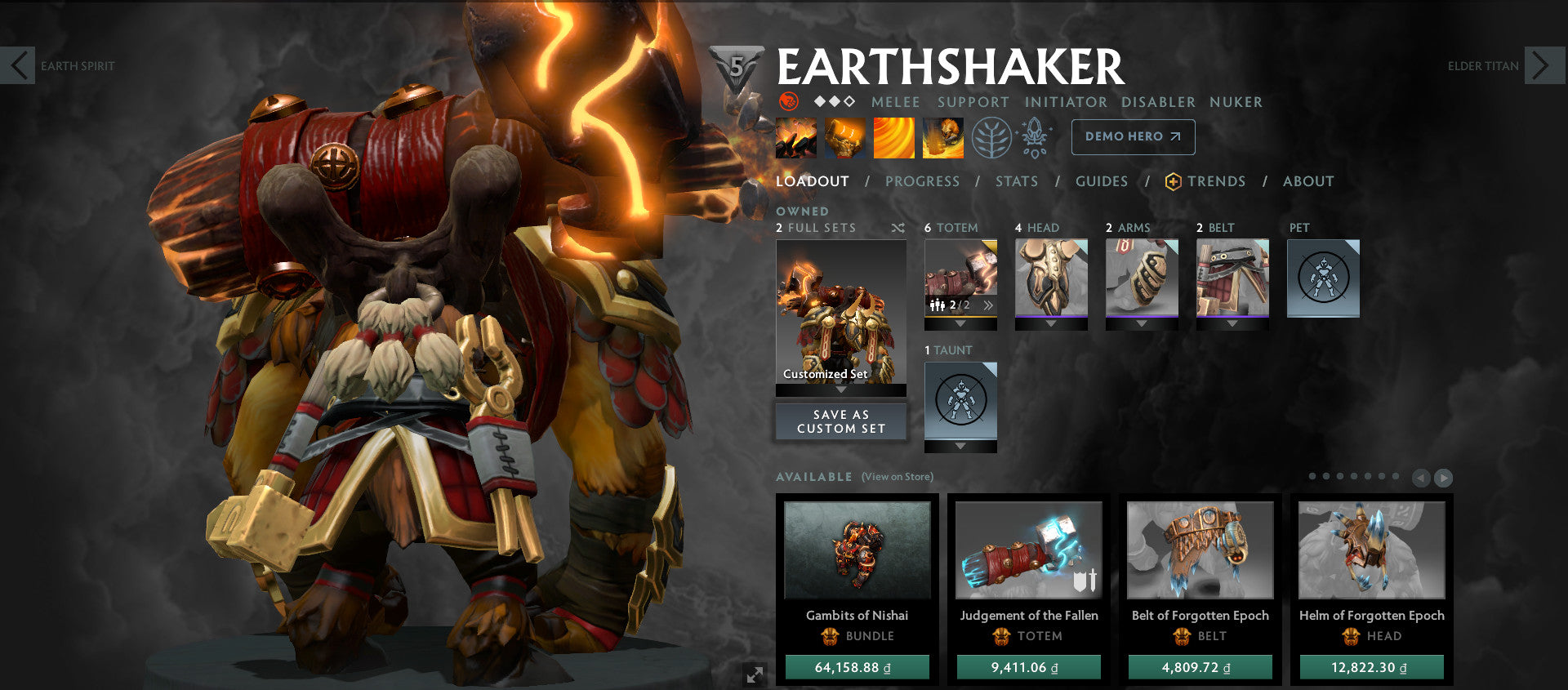The width and height of the screenshot is (1568, 690).
Task: Click the shuffle icon beside Full Sets
Action: point(898,229)
